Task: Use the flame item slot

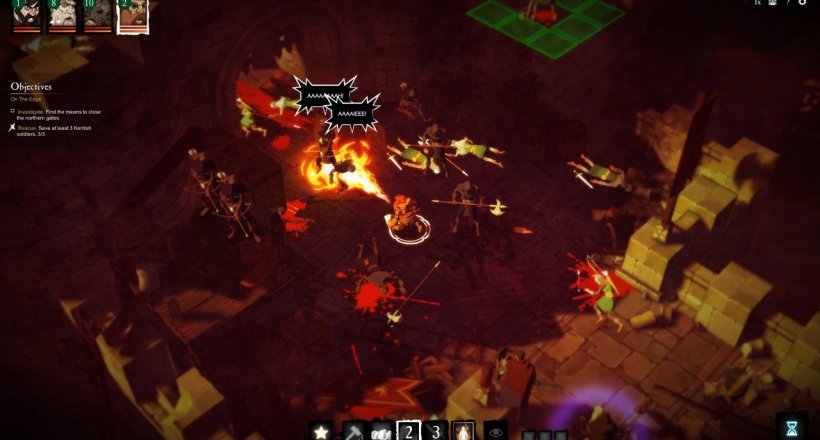Action: pos(464,431)
